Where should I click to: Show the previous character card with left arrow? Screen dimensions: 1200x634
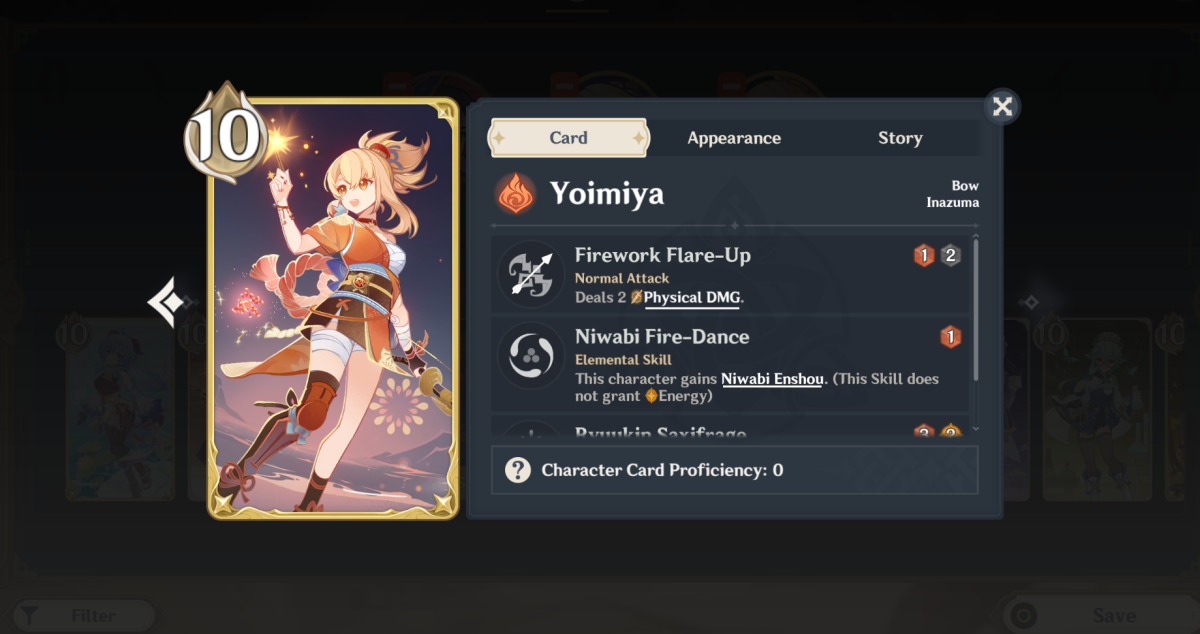click(x=165, y=301)
